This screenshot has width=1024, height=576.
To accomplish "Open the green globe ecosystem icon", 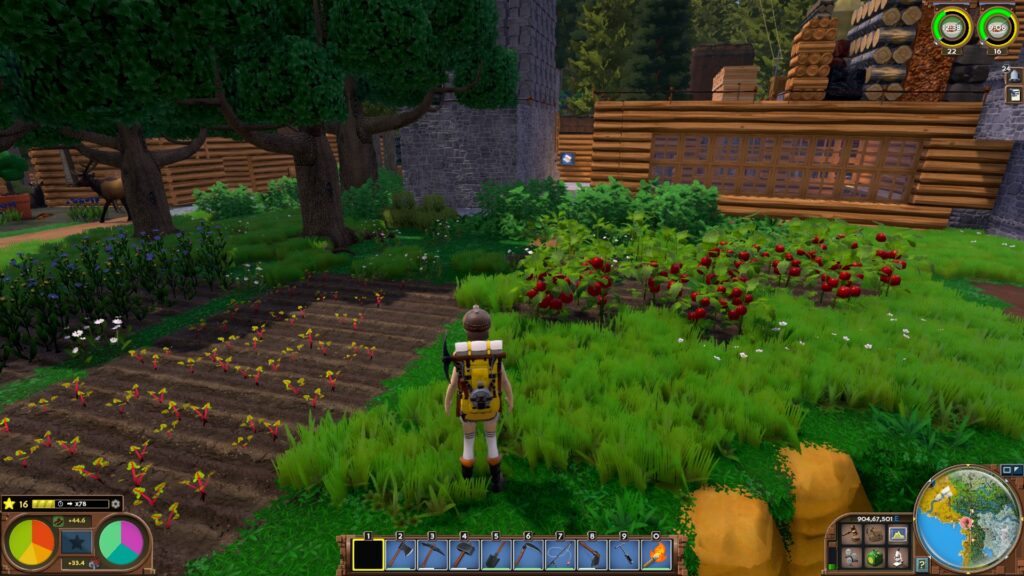I will click(874, 558).
